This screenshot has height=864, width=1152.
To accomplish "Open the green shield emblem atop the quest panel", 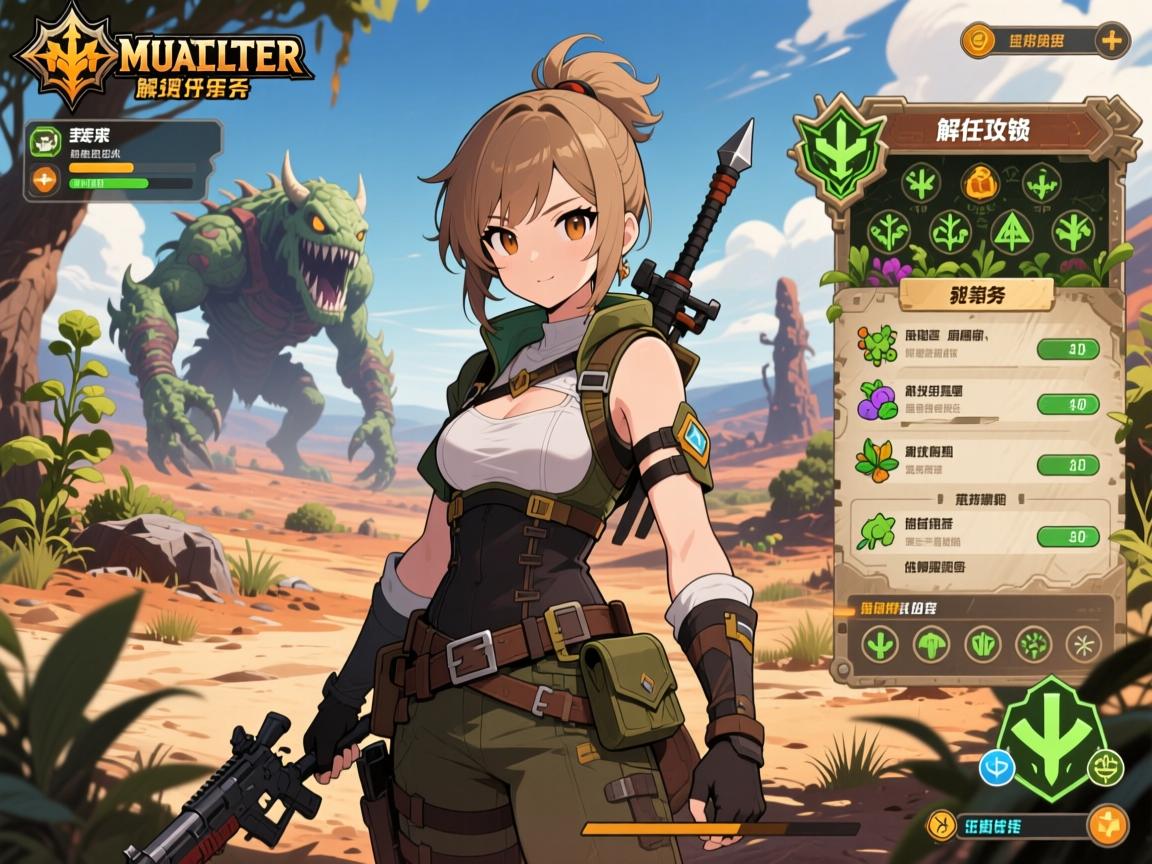I will pos(839,150).
